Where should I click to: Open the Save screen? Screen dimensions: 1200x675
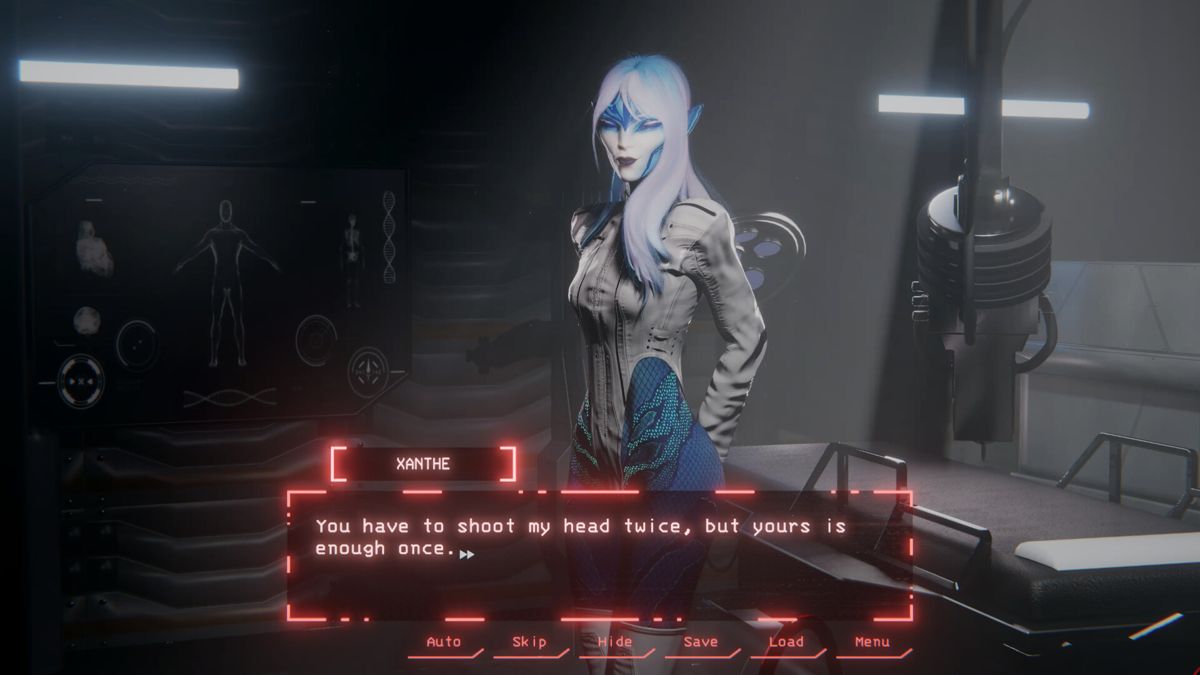[700, 642]
